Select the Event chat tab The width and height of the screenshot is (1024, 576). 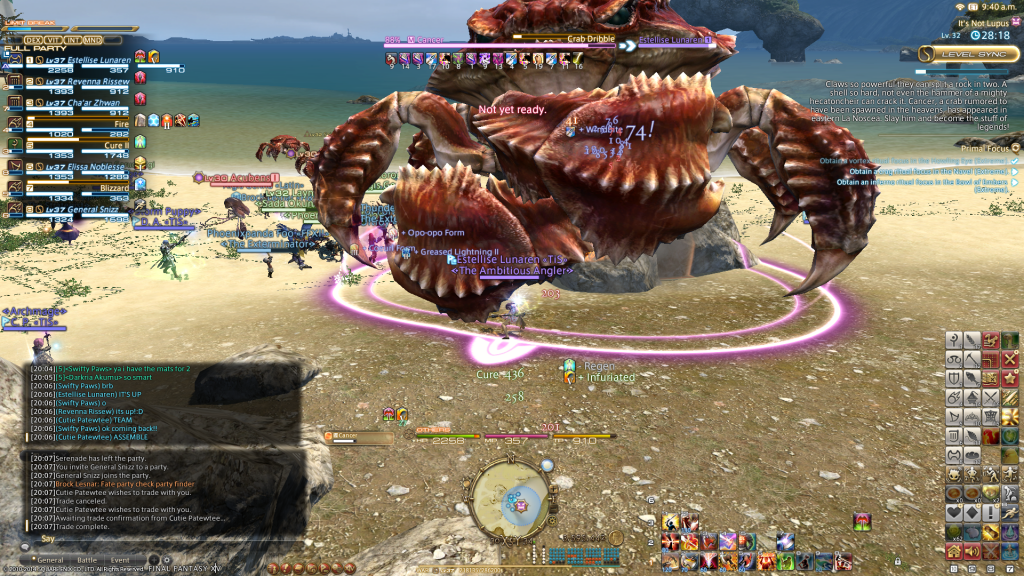tap(120, 560)
